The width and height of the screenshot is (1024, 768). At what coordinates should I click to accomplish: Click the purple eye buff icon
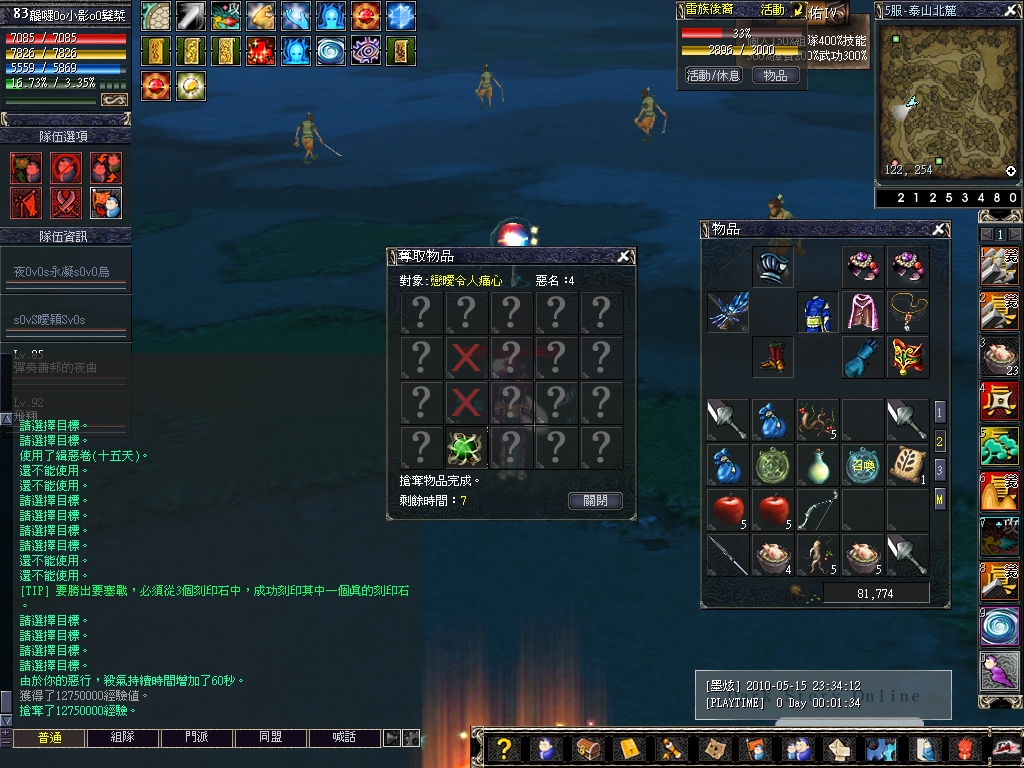coord(365,50)
